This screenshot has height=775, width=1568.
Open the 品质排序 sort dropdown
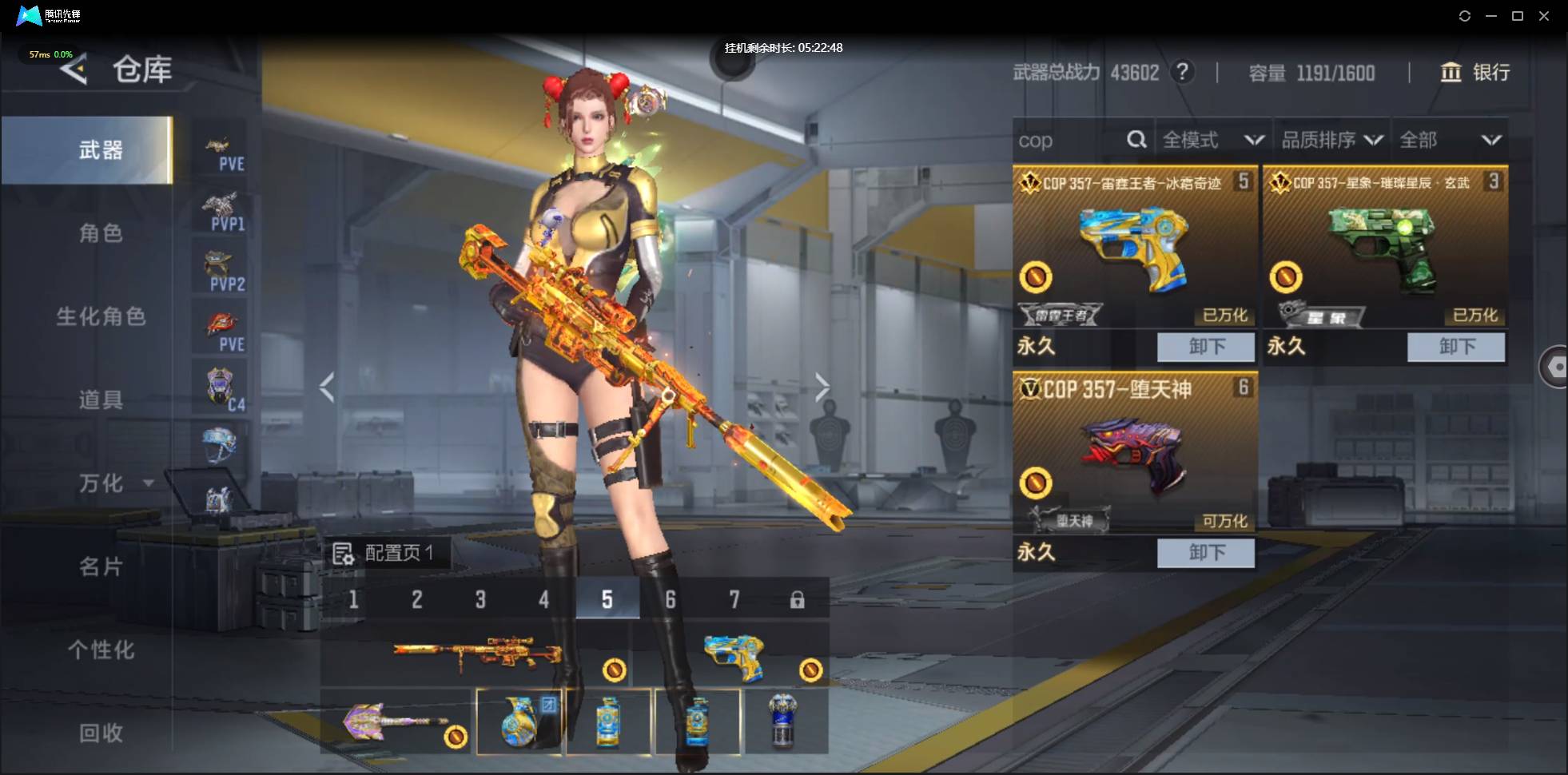pyautogui.click(x=1331, y=141)
